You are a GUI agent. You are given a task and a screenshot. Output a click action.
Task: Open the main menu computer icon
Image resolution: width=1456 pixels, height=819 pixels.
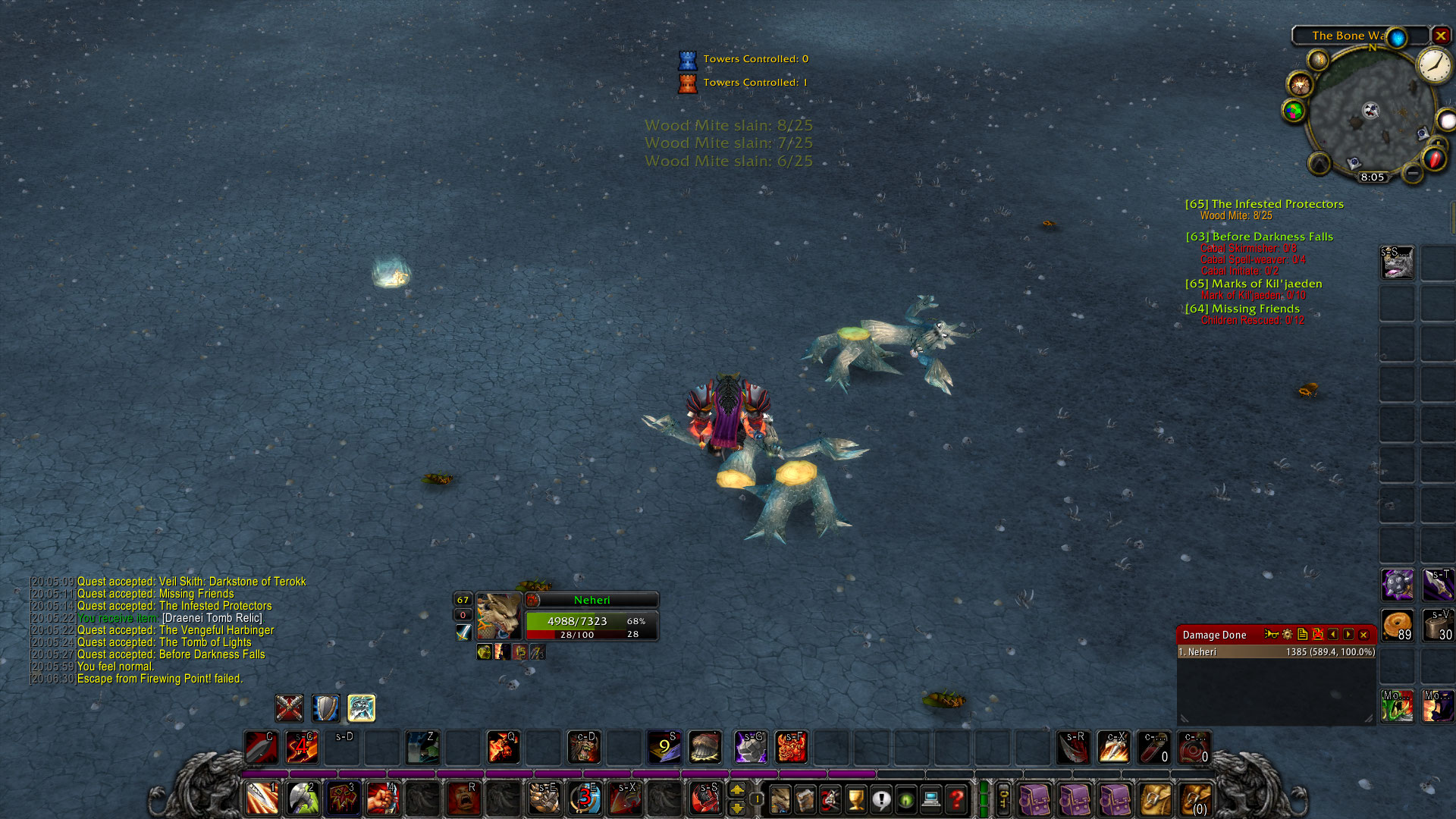click(x=931, y=799)
